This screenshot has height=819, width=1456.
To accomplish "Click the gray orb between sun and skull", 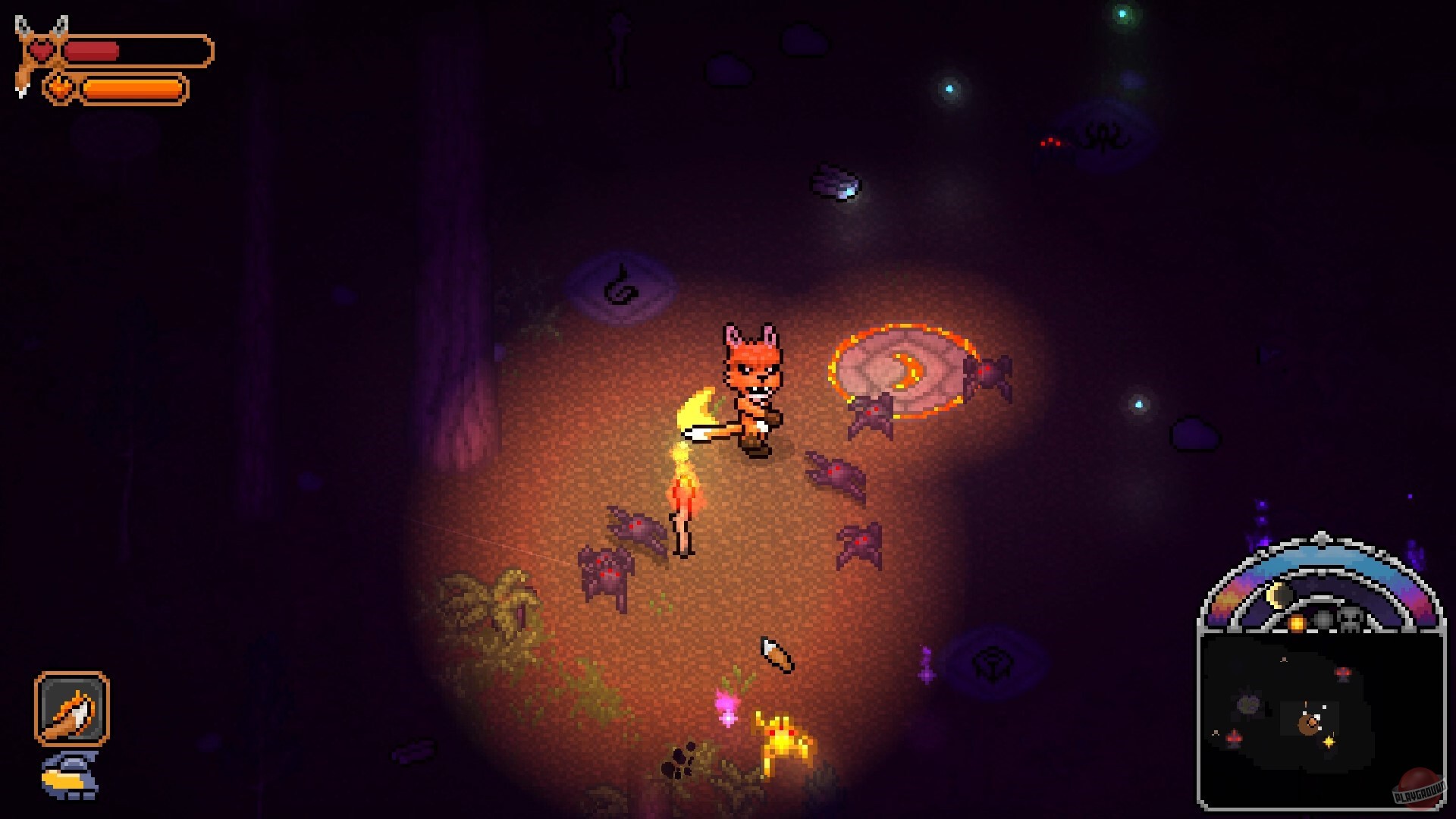I will tap(1323, 620).
